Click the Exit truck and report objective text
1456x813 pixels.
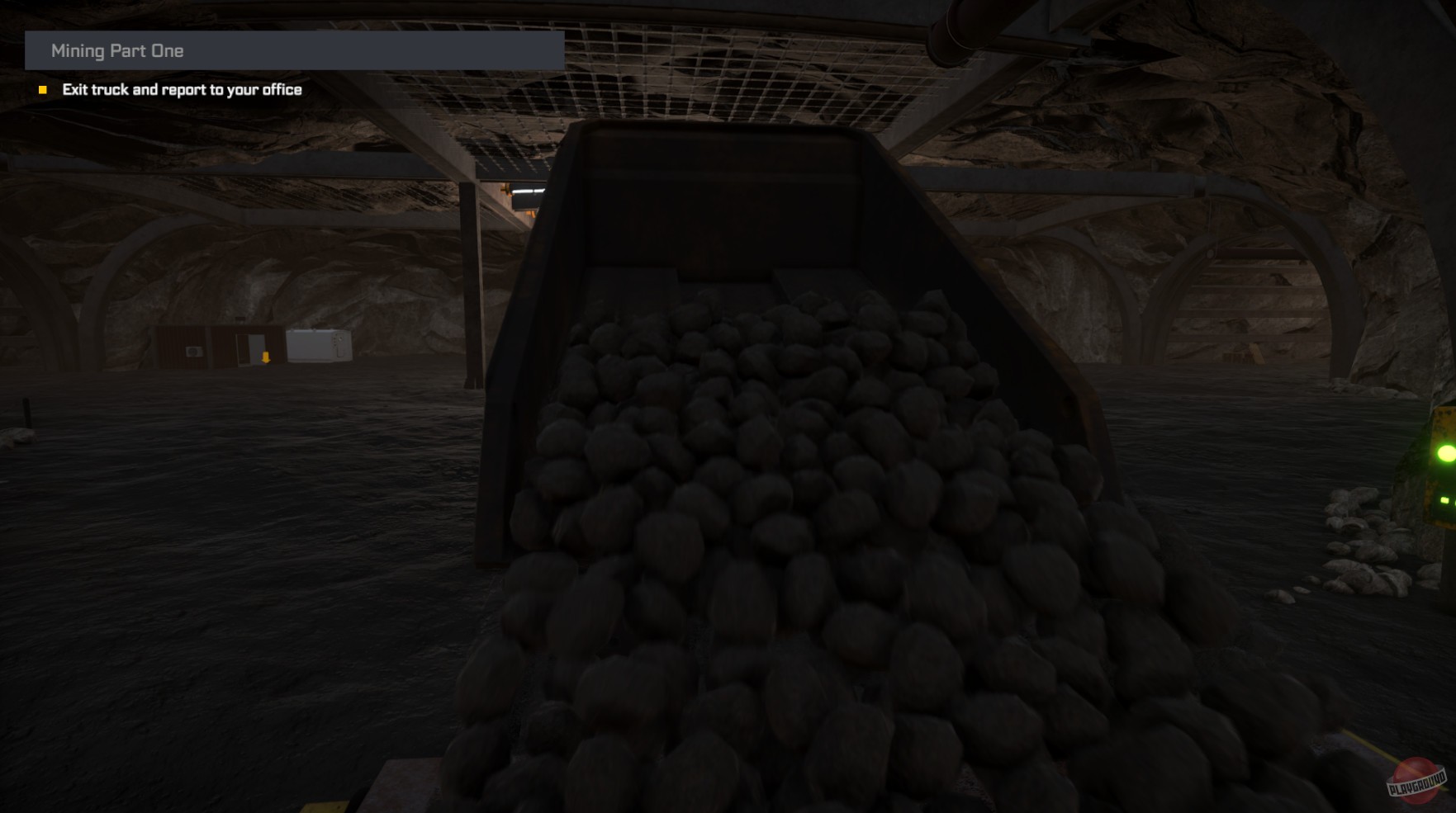183,89
